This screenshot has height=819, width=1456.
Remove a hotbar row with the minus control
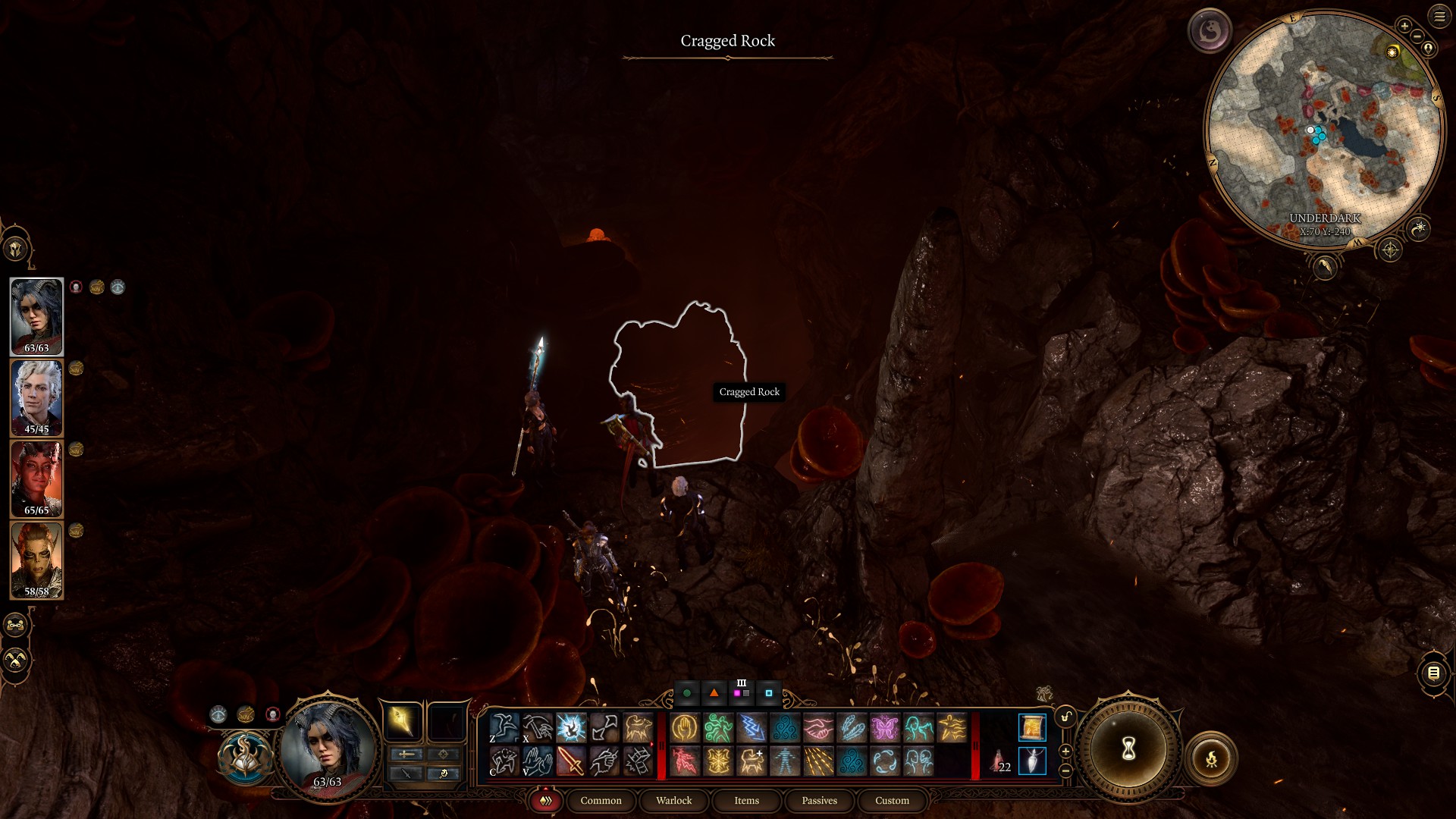(x=1065, y=771)
